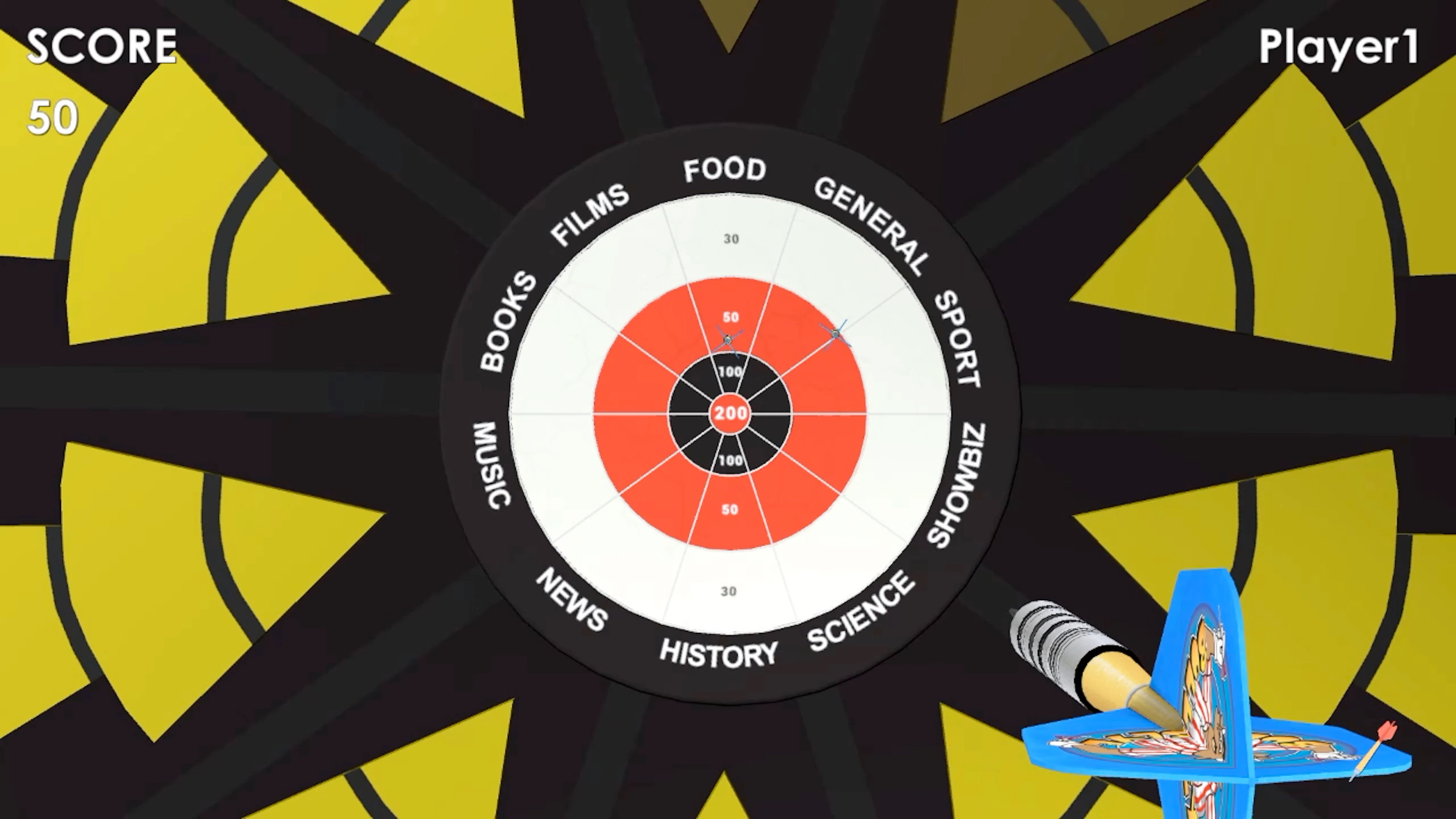
Task: Target the lower 50 orange ring area
Action: tap(730, 509)
